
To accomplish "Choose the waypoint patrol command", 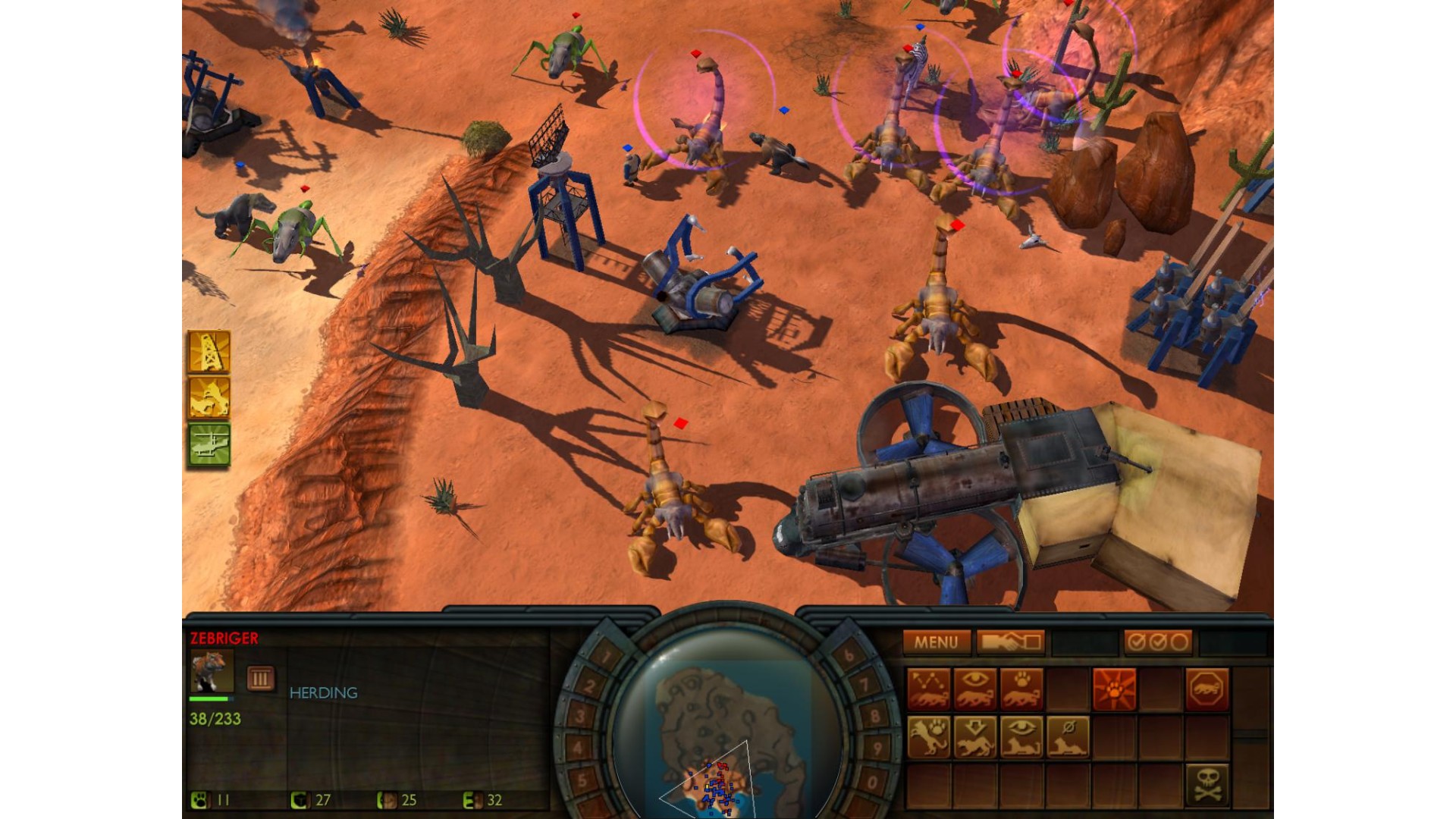I will click(x=929, y=689).
